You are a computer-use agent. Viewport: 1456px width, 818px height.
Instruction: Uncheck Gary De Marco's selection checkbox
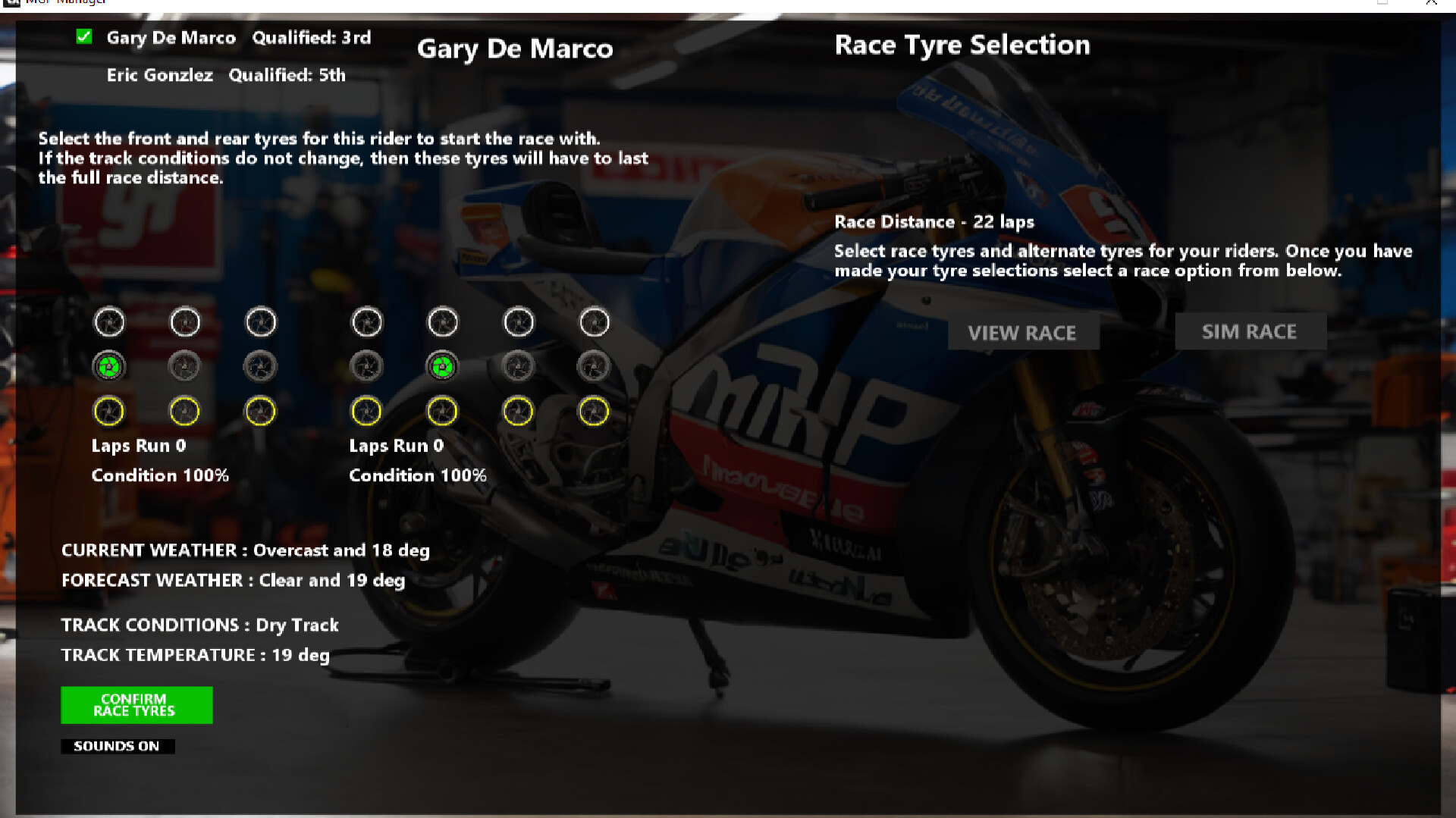(x=86, y=35)
